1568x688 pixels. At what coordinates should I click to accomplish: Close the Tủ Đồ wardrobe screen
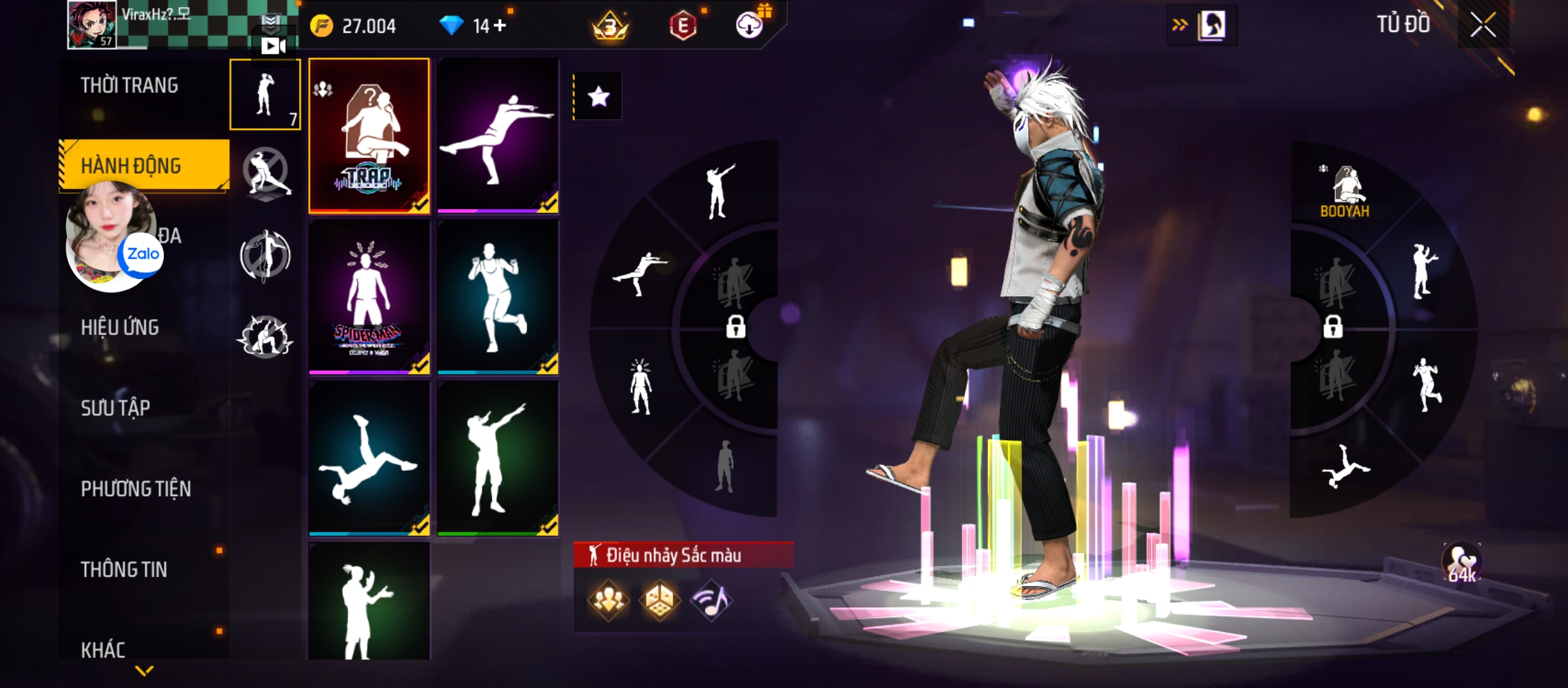(x=1483, y=25)
